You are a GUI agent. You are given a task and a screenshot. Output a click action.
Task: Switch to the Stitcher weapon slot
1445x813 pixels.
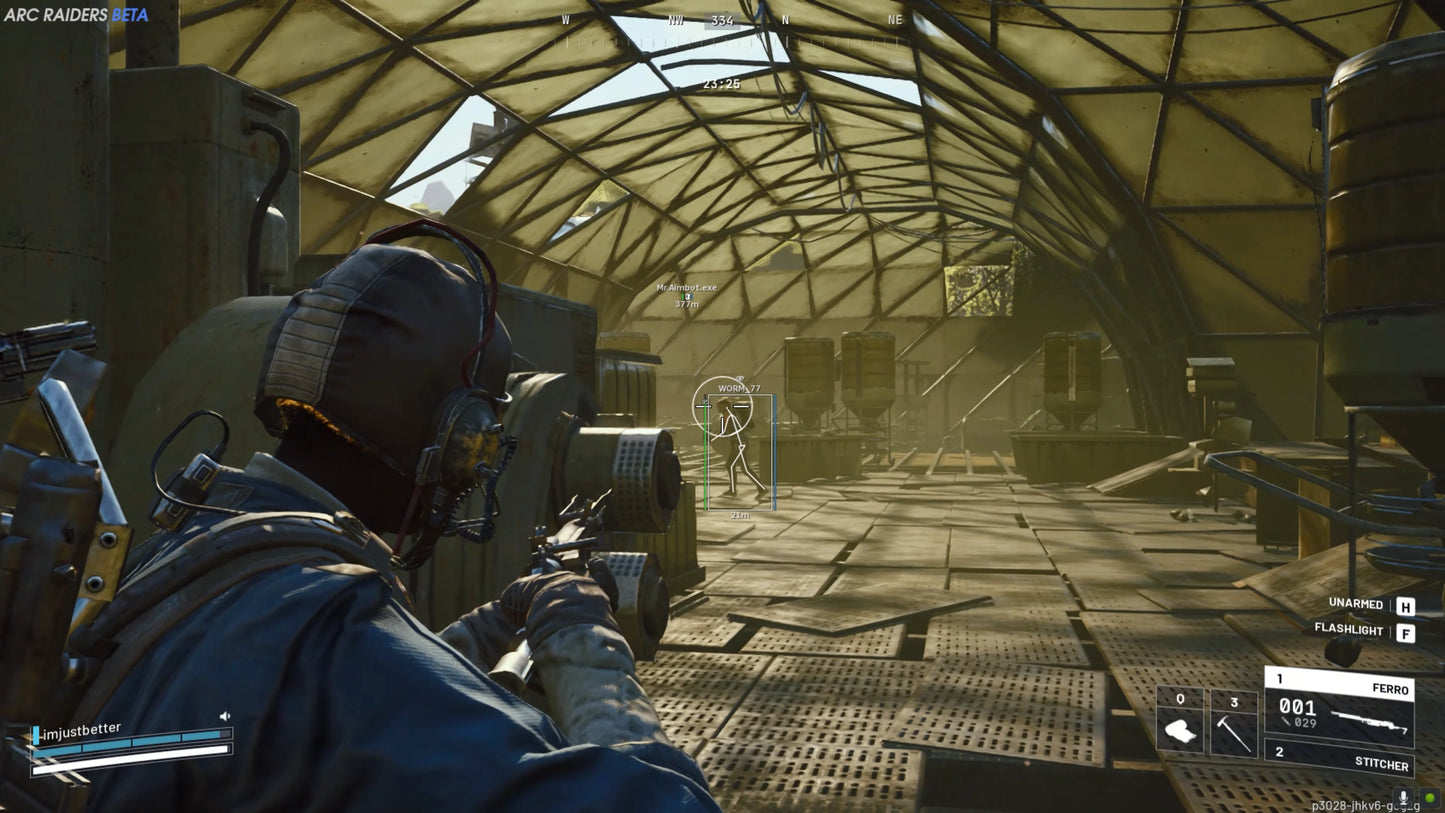1340,757
